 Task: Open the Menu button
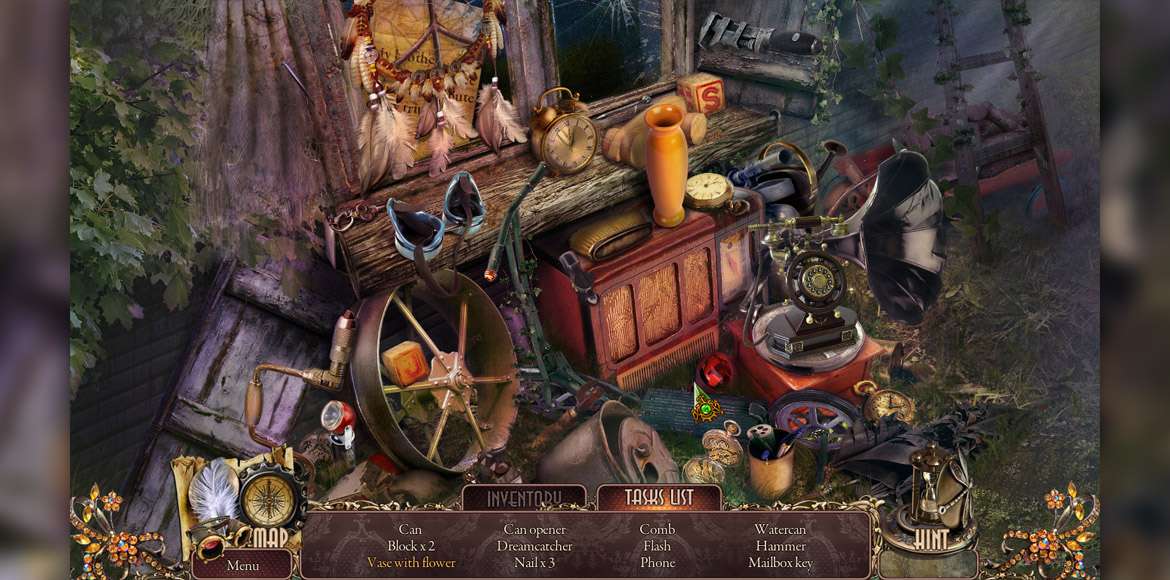point(243,565)
